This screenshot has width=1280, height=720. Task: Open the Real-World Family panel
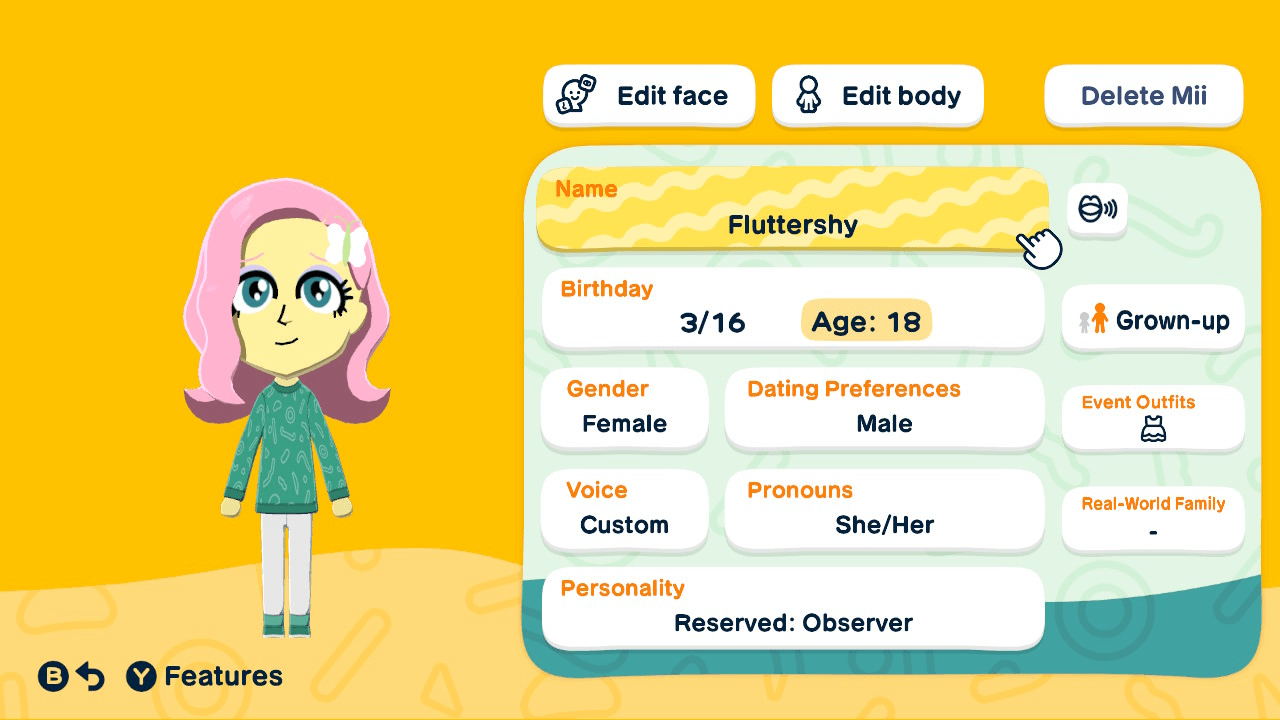(1152, 518)
